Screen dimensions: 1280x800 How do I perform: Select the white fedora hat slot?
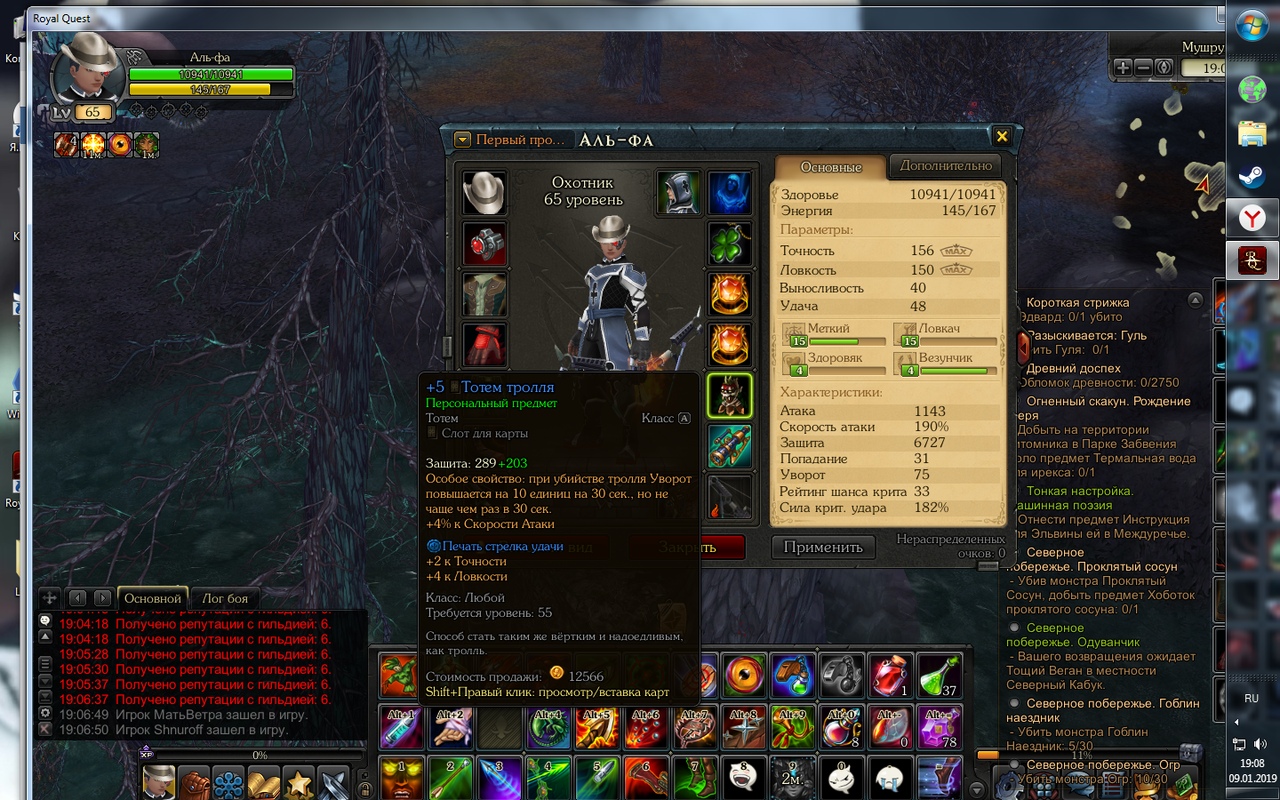pyautogui.click(x=484, y=193)
